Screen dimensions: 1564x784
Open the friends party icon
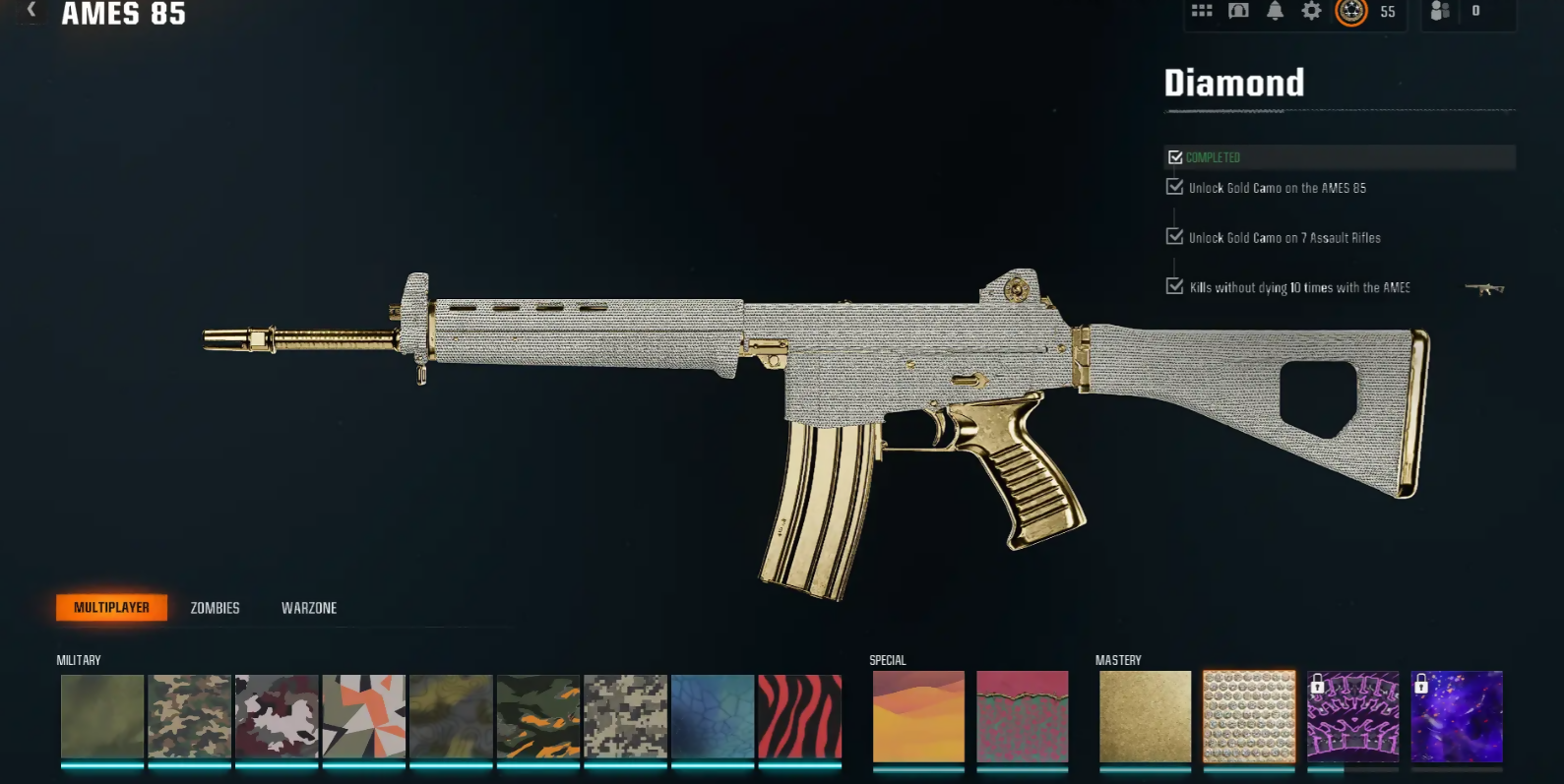(1440, 11)
